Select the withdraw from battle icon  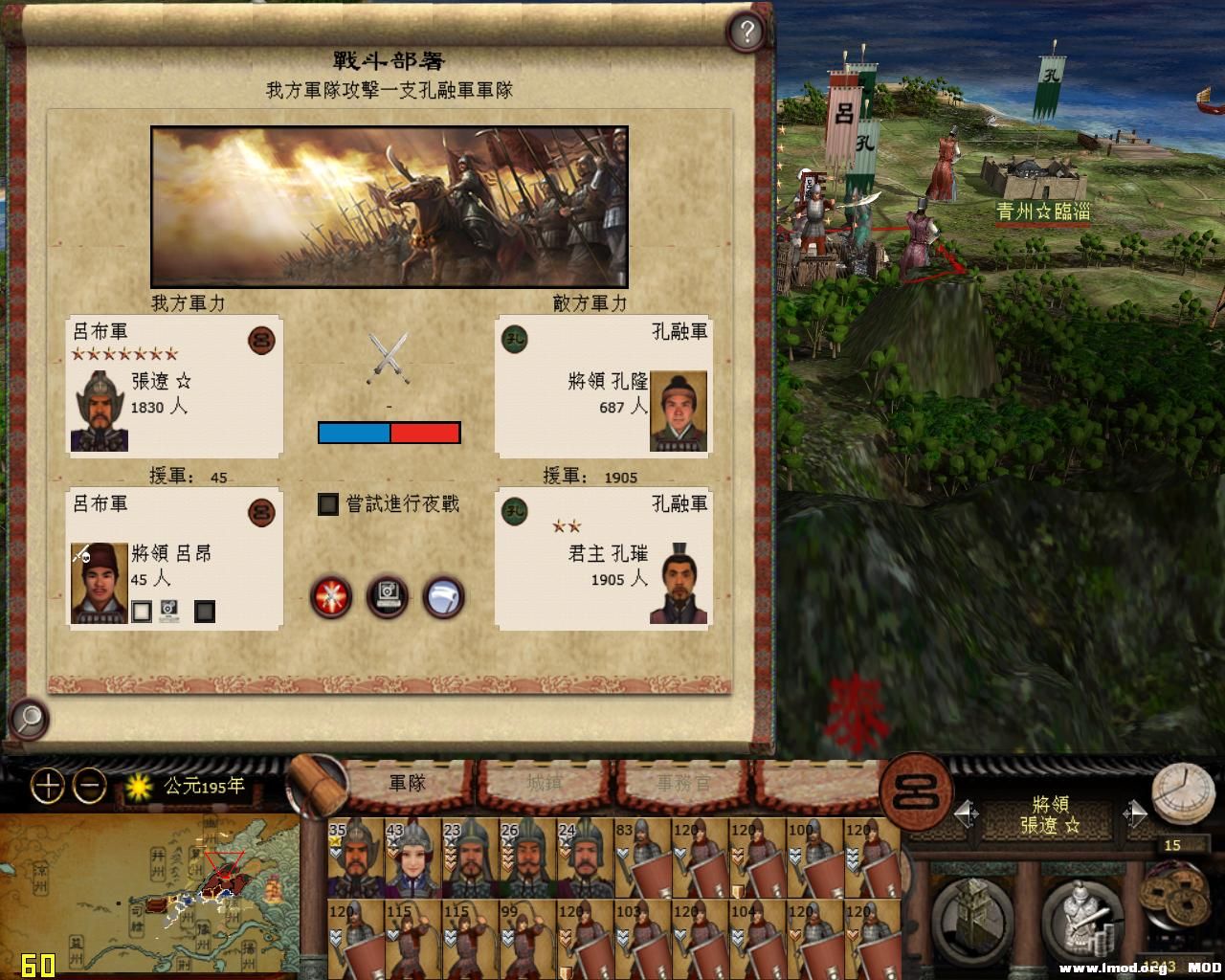(443, 597)
